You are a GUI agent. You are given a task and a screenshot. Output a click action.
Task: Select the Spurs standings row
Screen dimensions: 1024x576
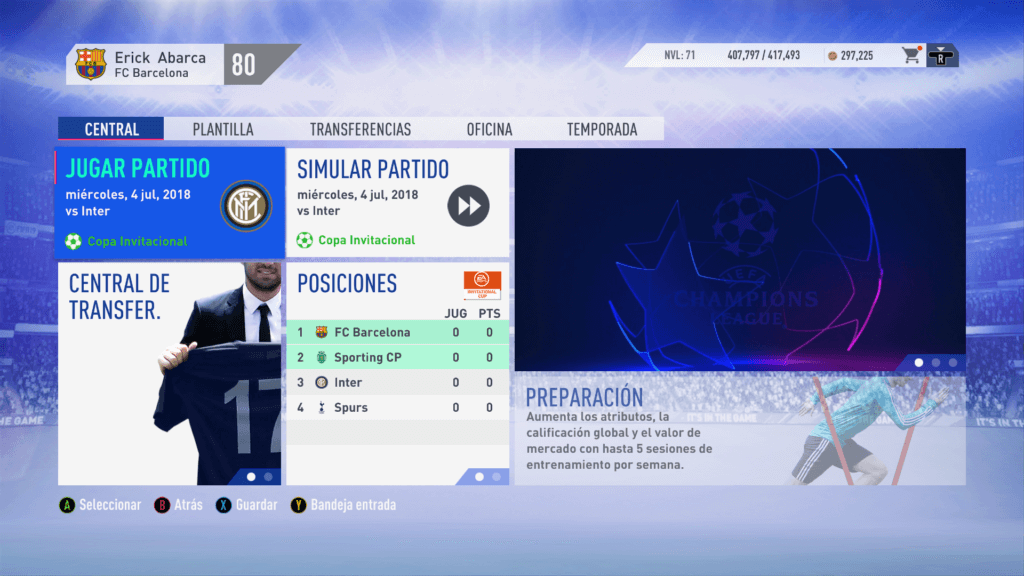[397, 407]
